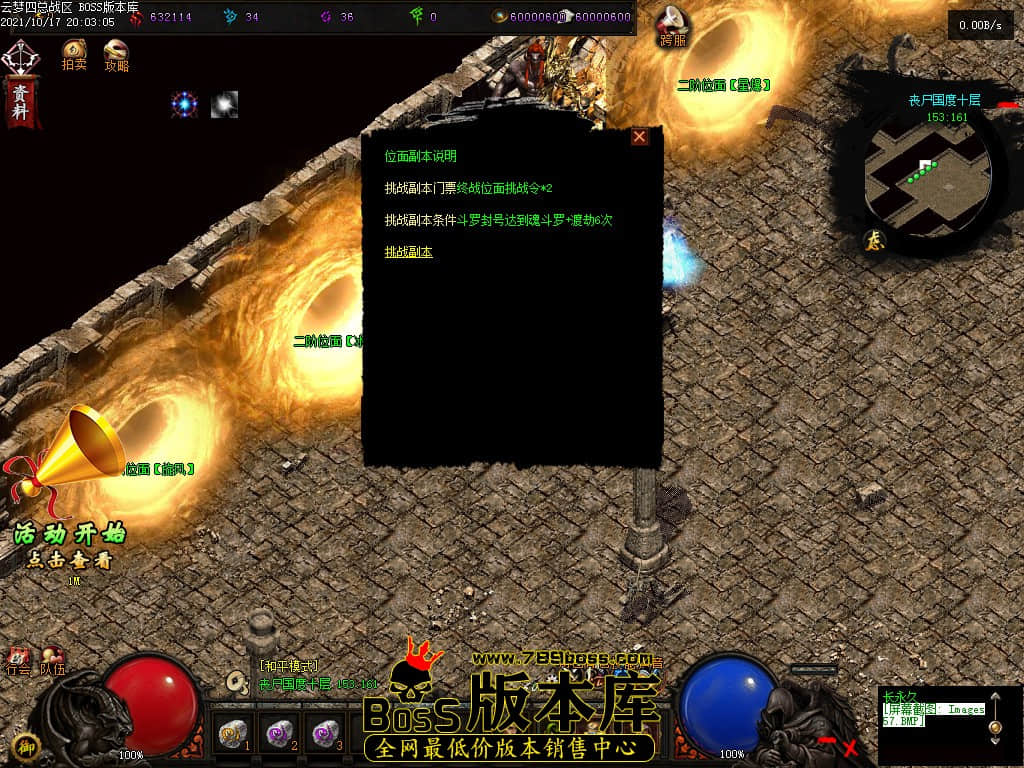Use the gold rune stone in slot 1
Screen dimensions: 1024x768
(x=232, y=734)
